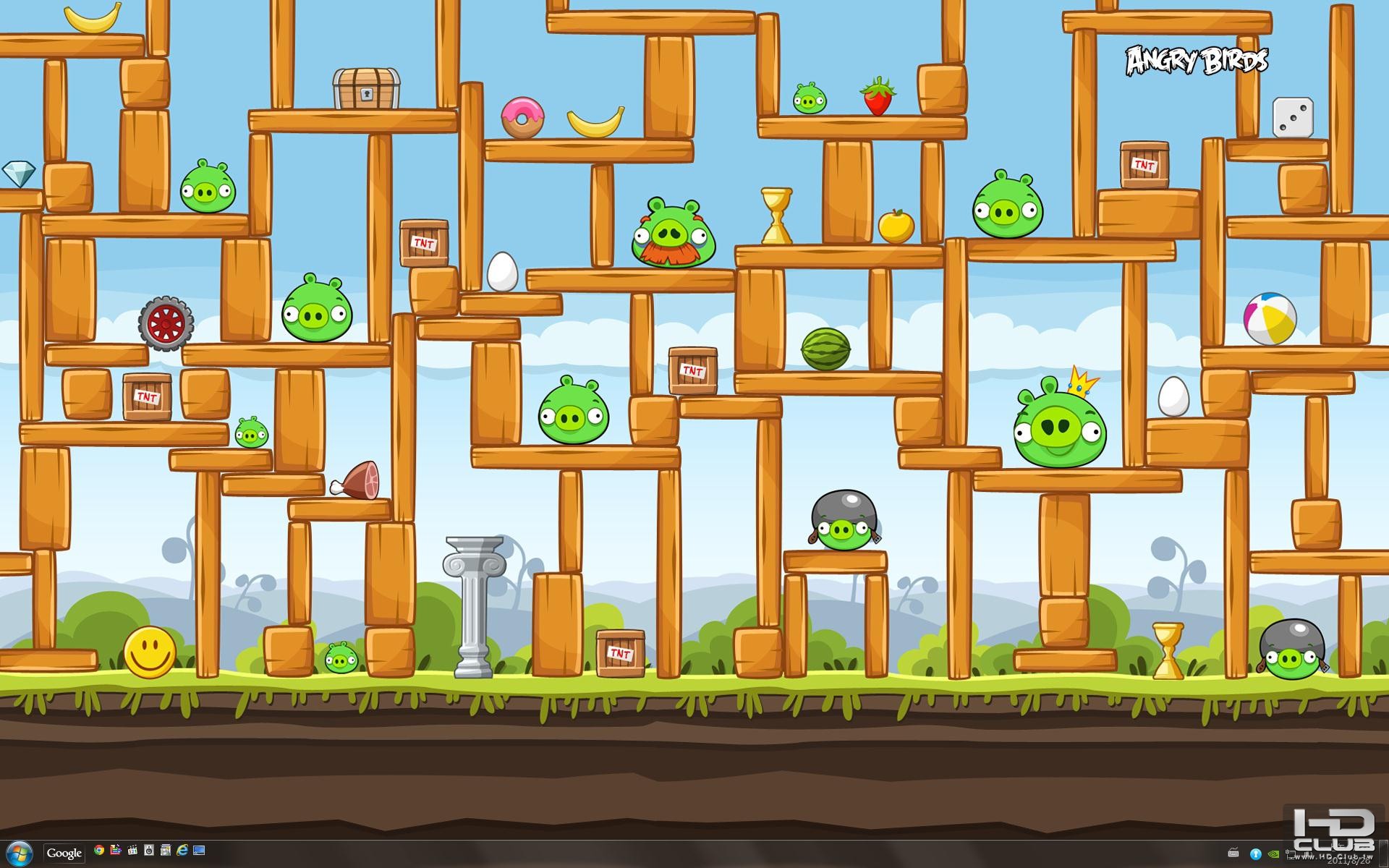Open the Windows Start menu

click(19, 854)
